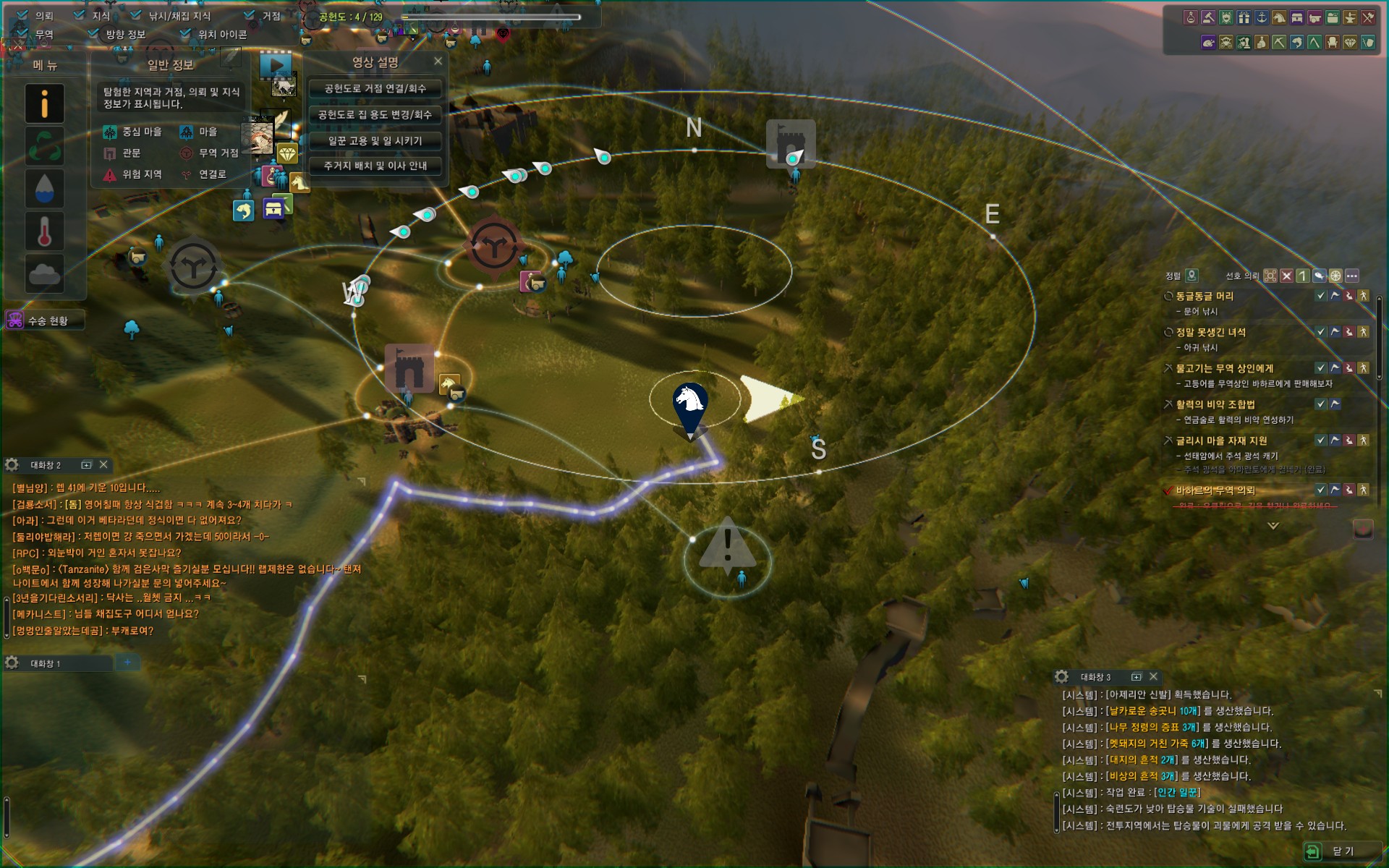Open settings gear for 대화창 3
Screen dimensions: 1389x868
(x=1061, y=676)
